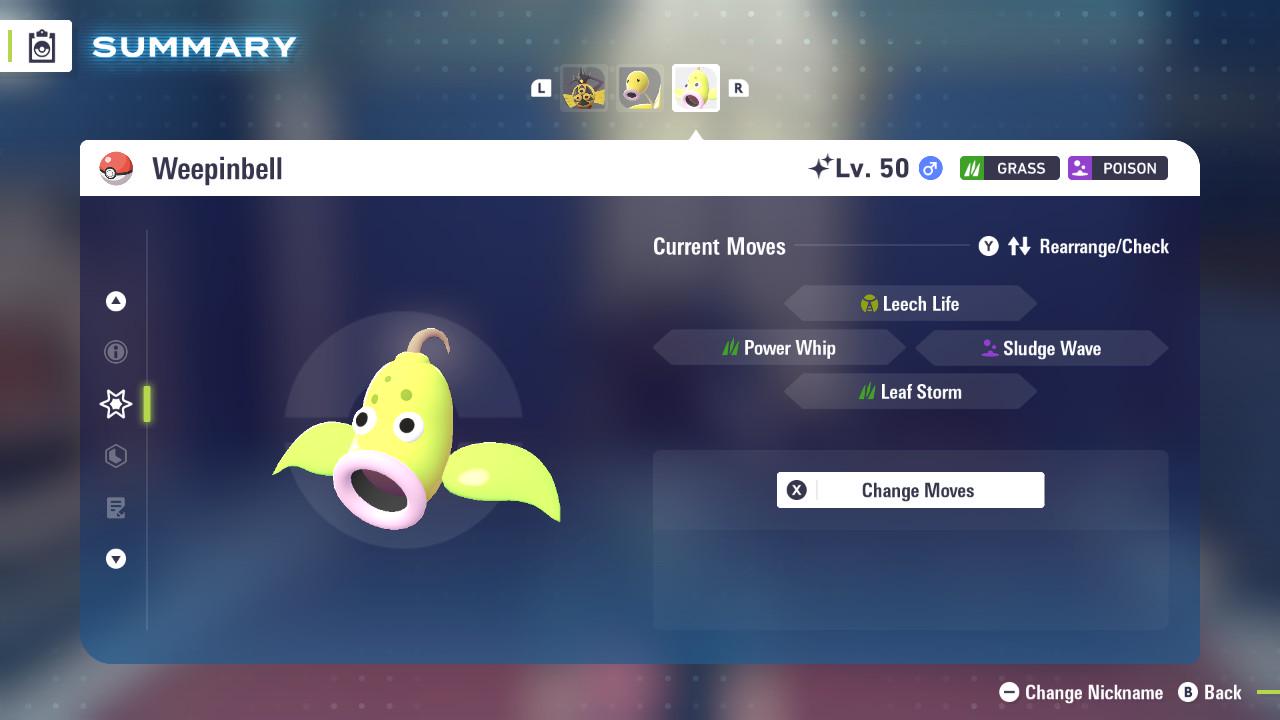Viewport: 1280px width, 720px height.
Task: Click the X button circle before Change Moves
Action: [797, 490]
